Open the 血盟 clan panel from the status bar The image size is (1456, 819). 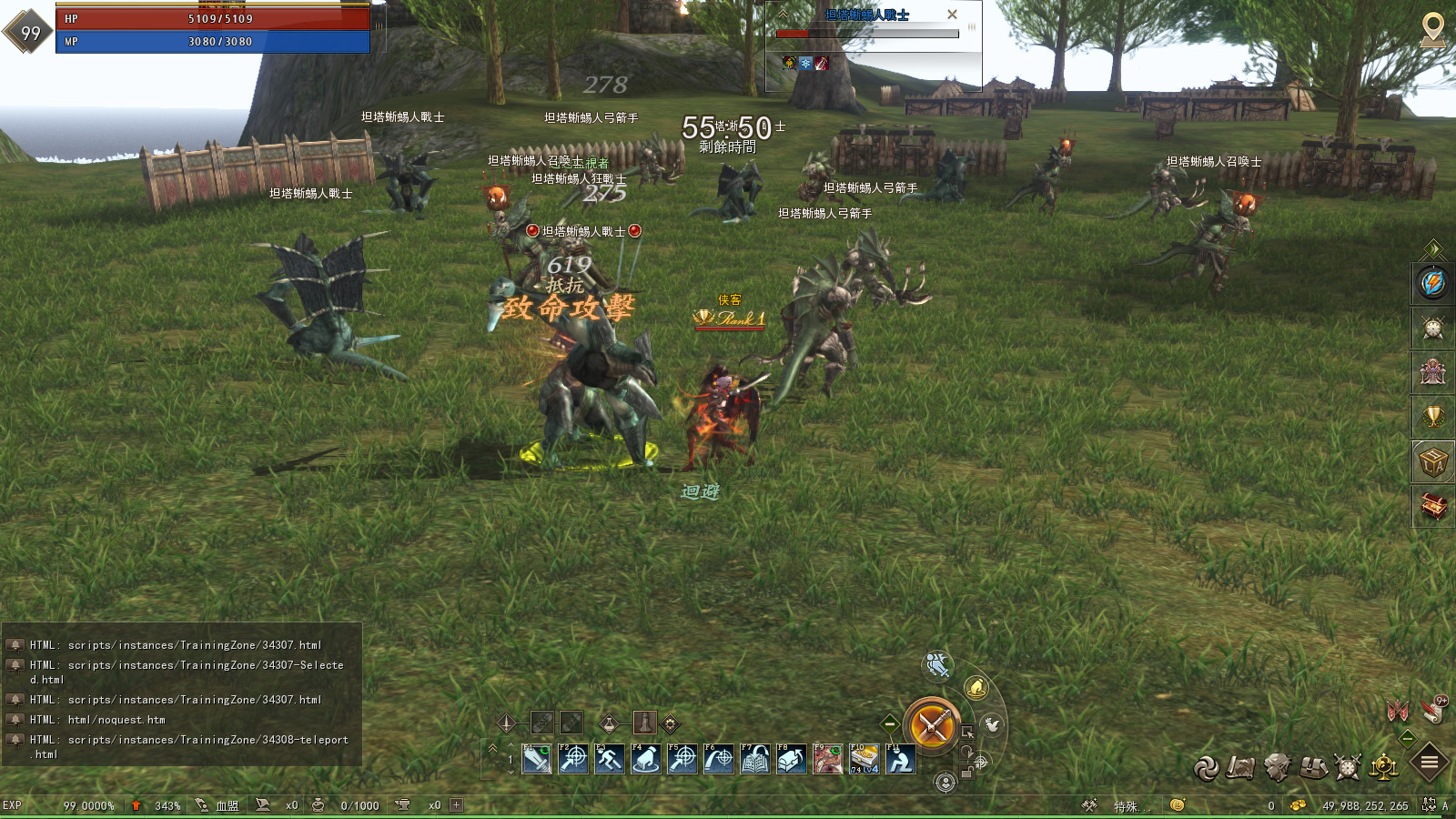click(x=221, y=806)
